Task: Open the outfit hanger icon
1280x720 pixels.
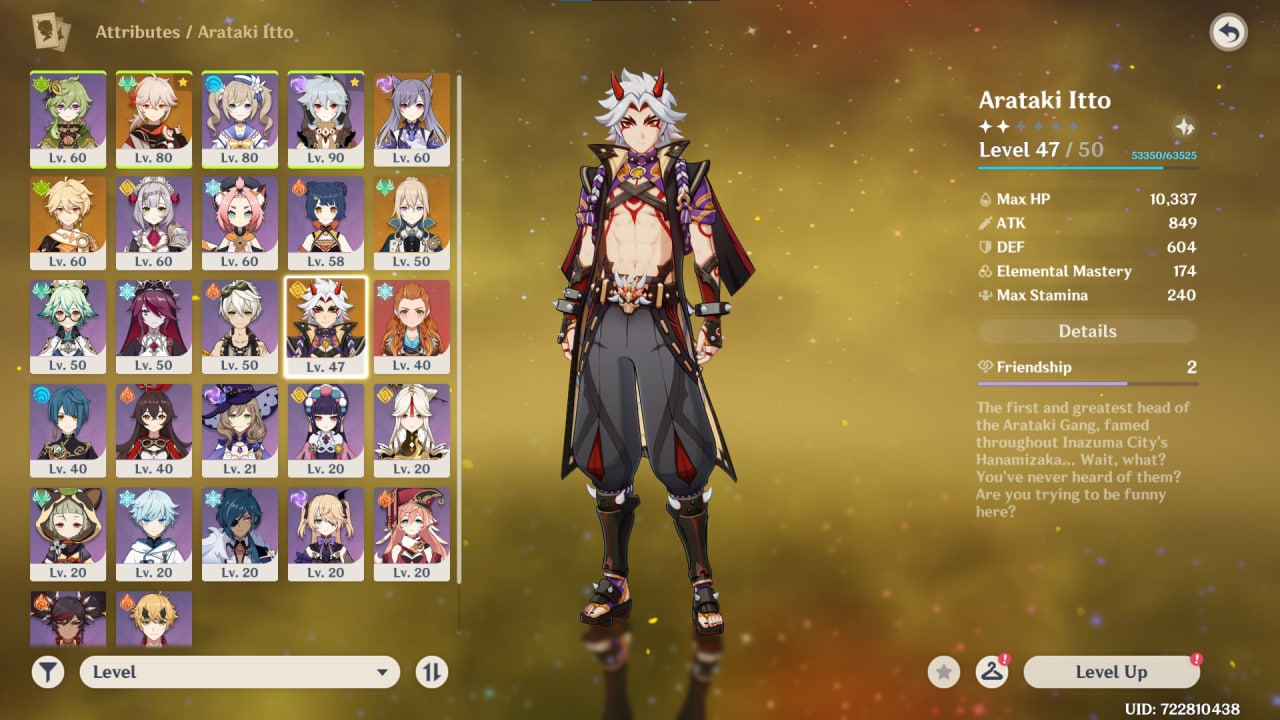Action: point(991,672)
